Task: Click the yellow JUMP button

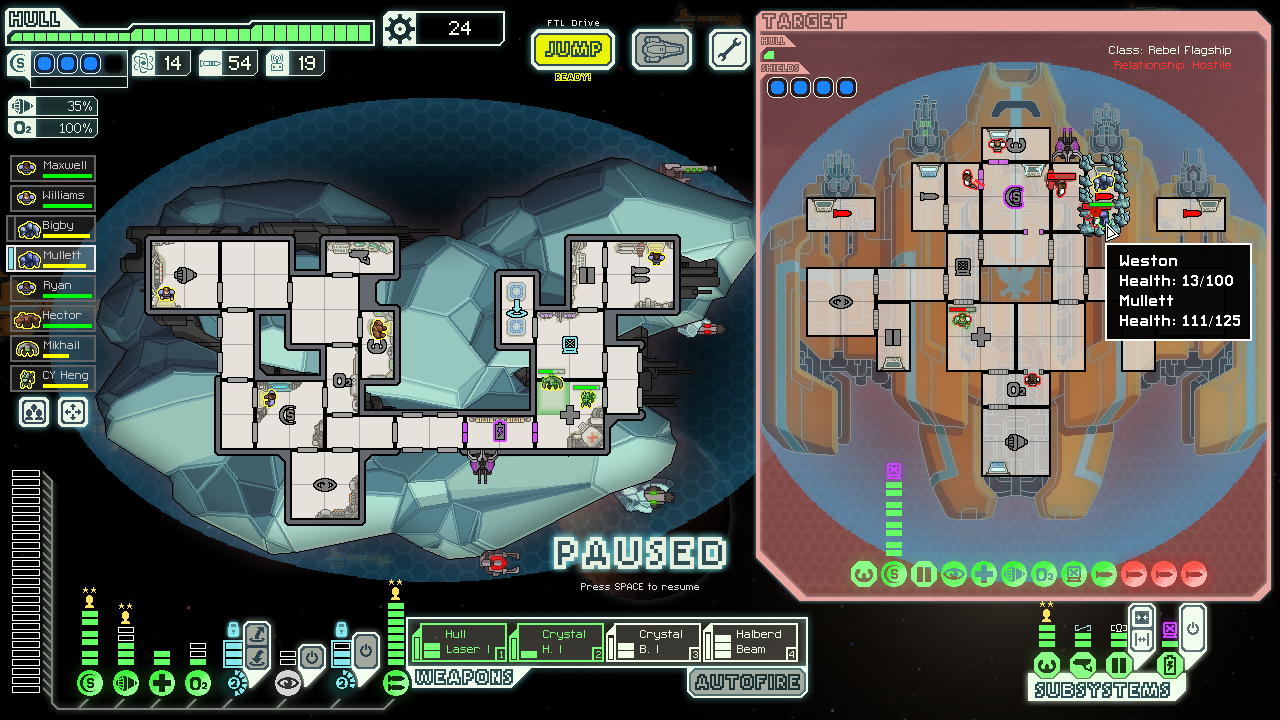Action: 573,49
